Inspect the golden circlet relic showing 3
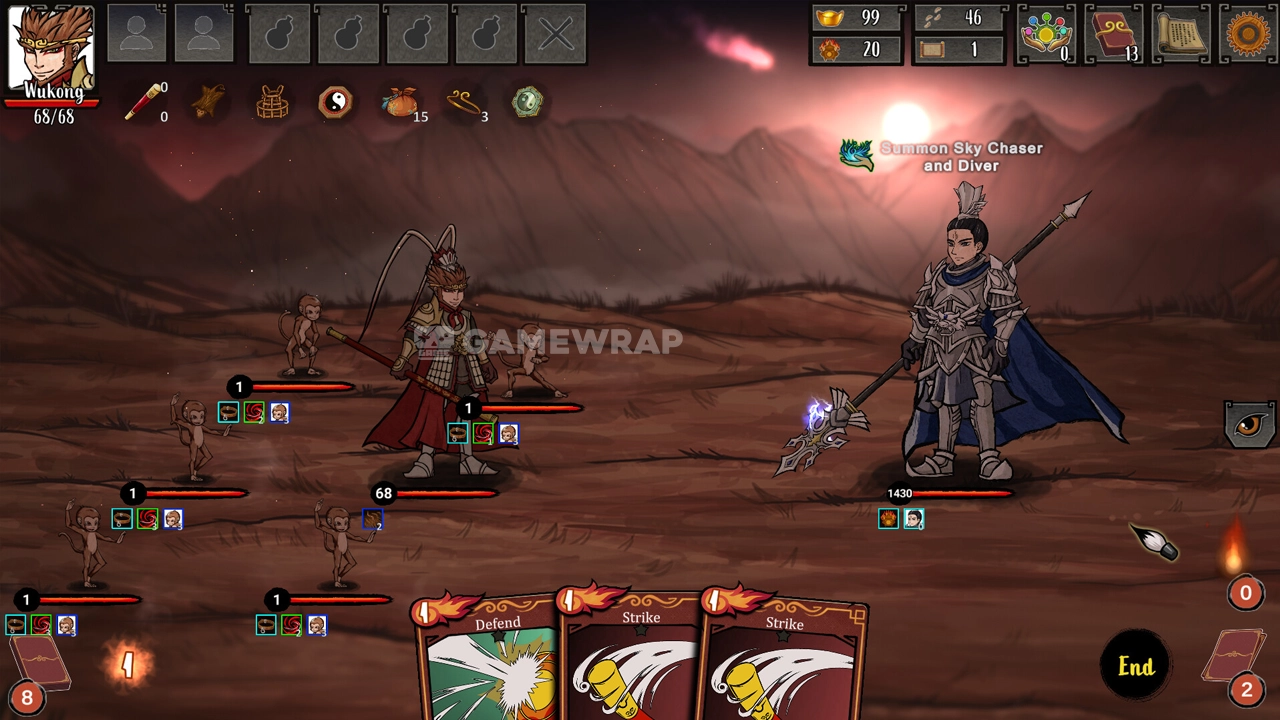Image resolution: width=1280 pixels, height=720 pixels. tap(464, 103)
